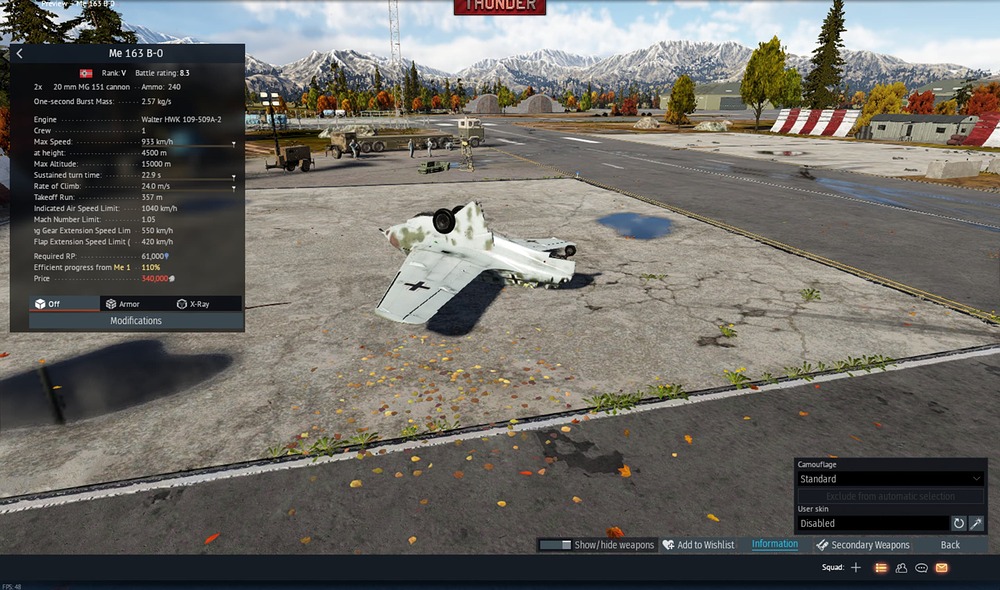Open the orange list icon near Squad
The image size is (1000, 590).
coord(881,568)
